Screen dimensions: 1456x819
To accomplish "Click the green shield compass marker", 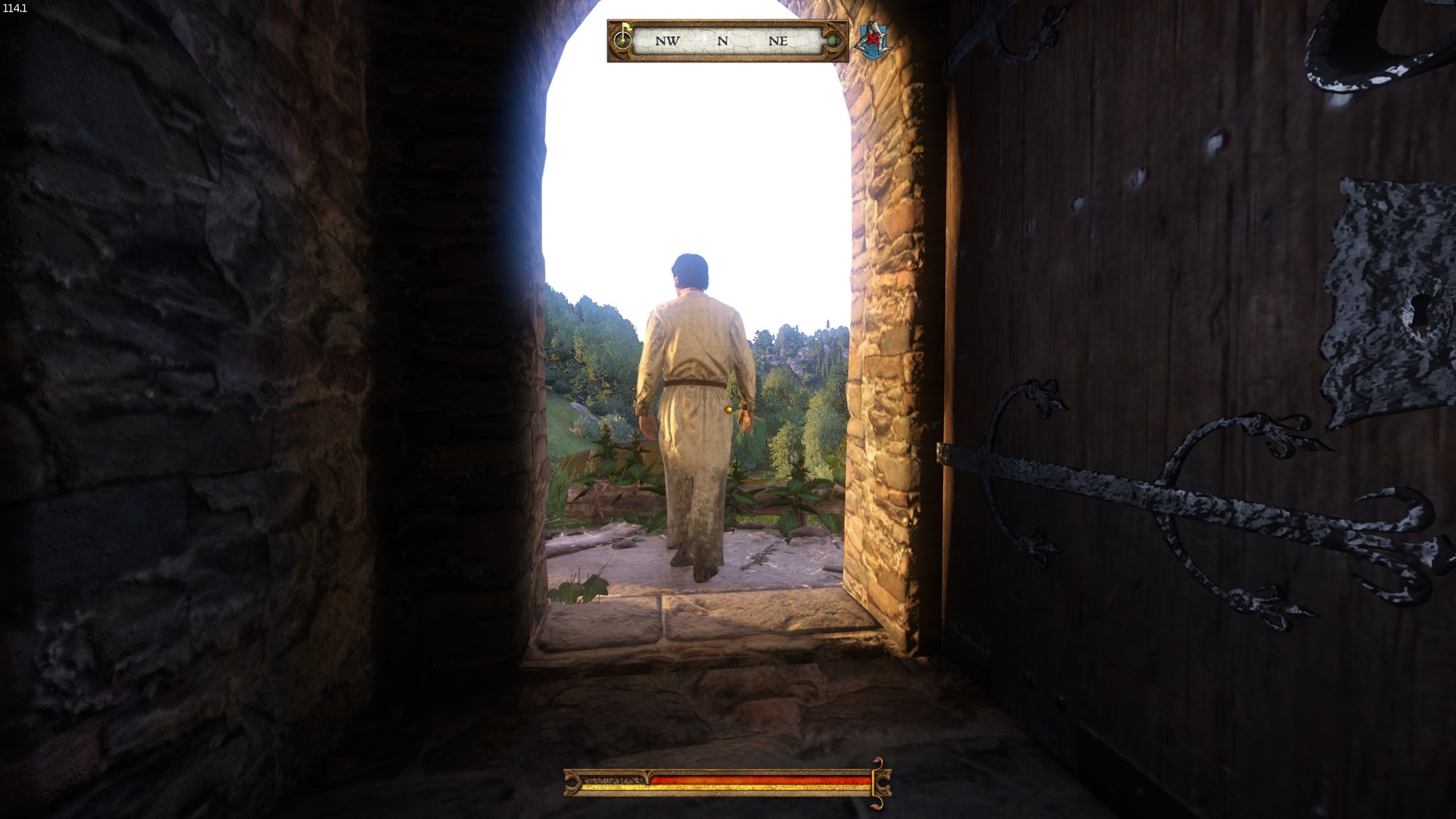I will click(832, 41).
